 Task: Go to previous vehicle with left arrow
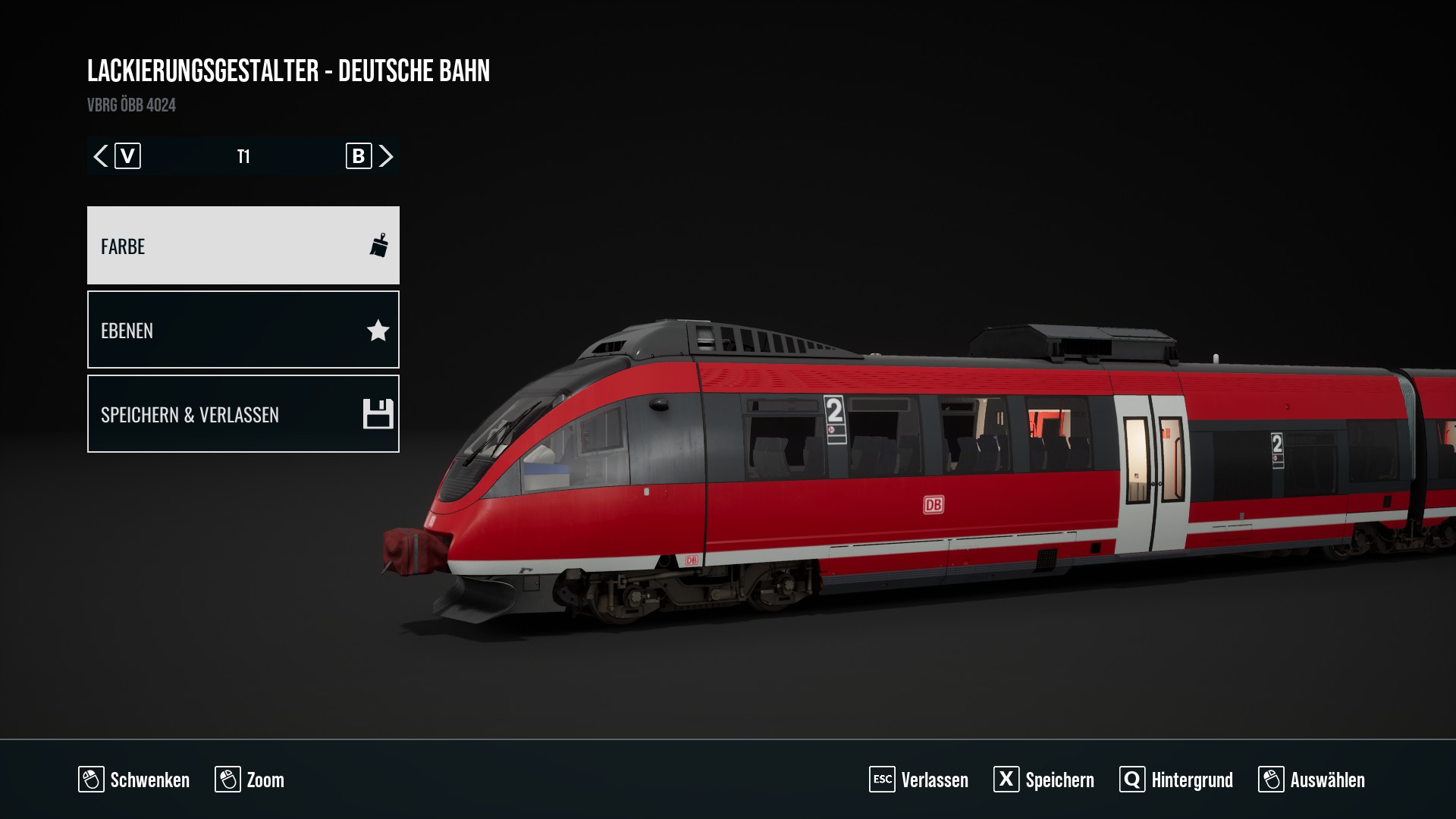101,156
